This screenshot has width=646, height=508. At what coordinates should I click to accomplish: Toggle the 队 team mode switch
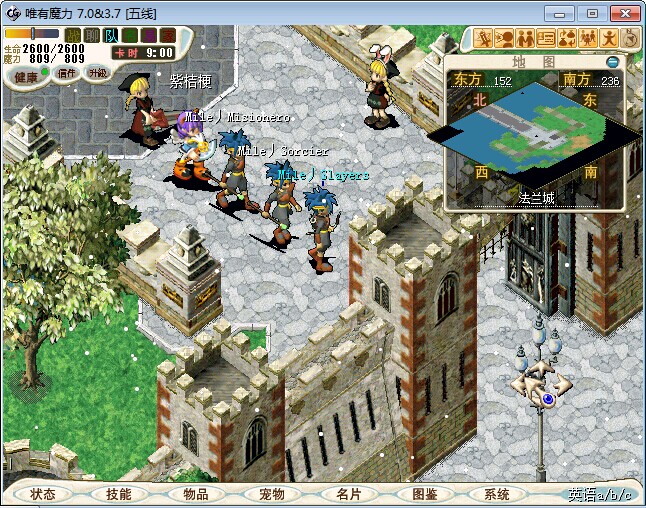(109, 35)
